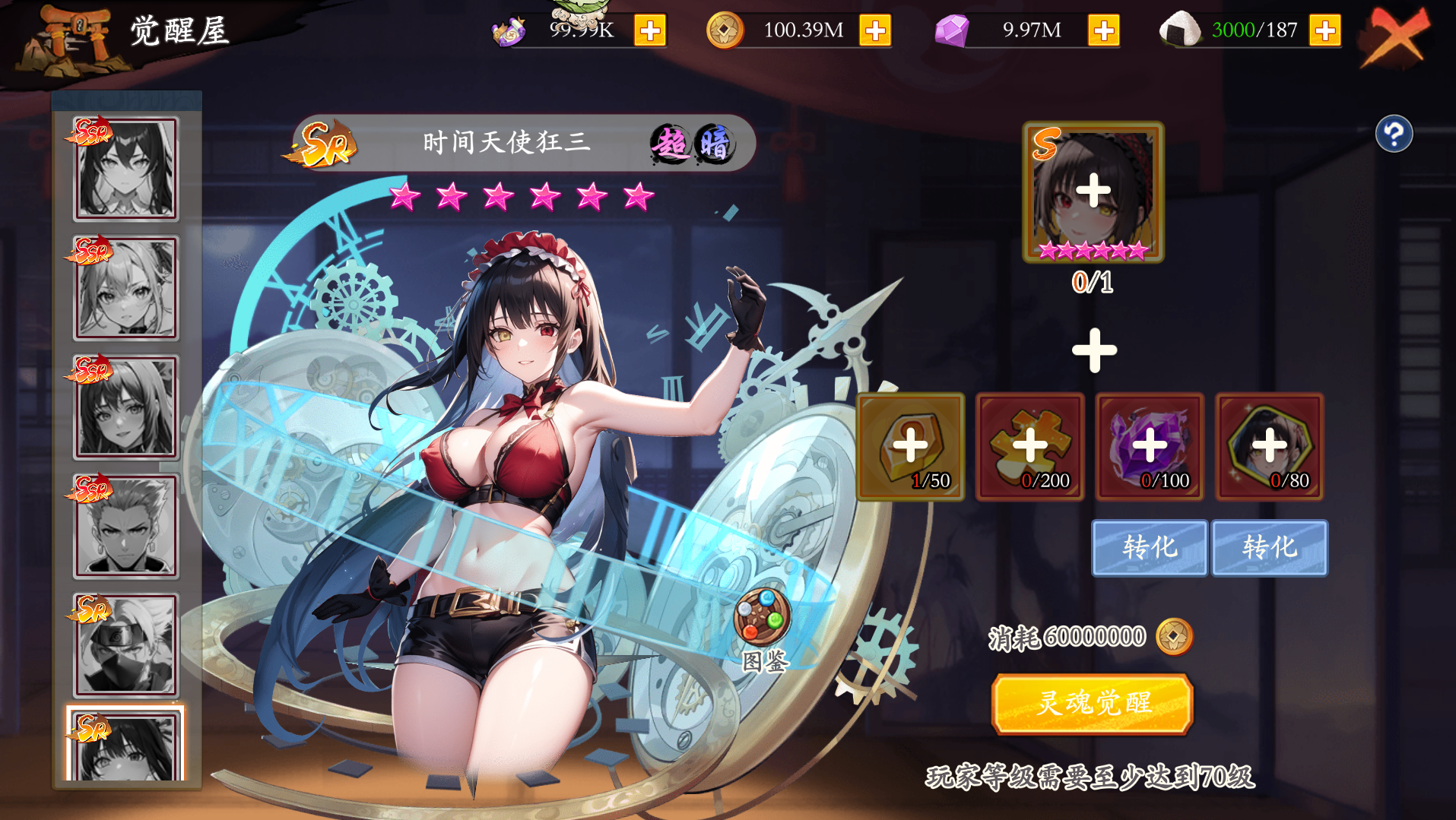Click 转化 button under purple crystal slot
1456x820 pixels.
pyautogui.click(x=1149, y=547)
